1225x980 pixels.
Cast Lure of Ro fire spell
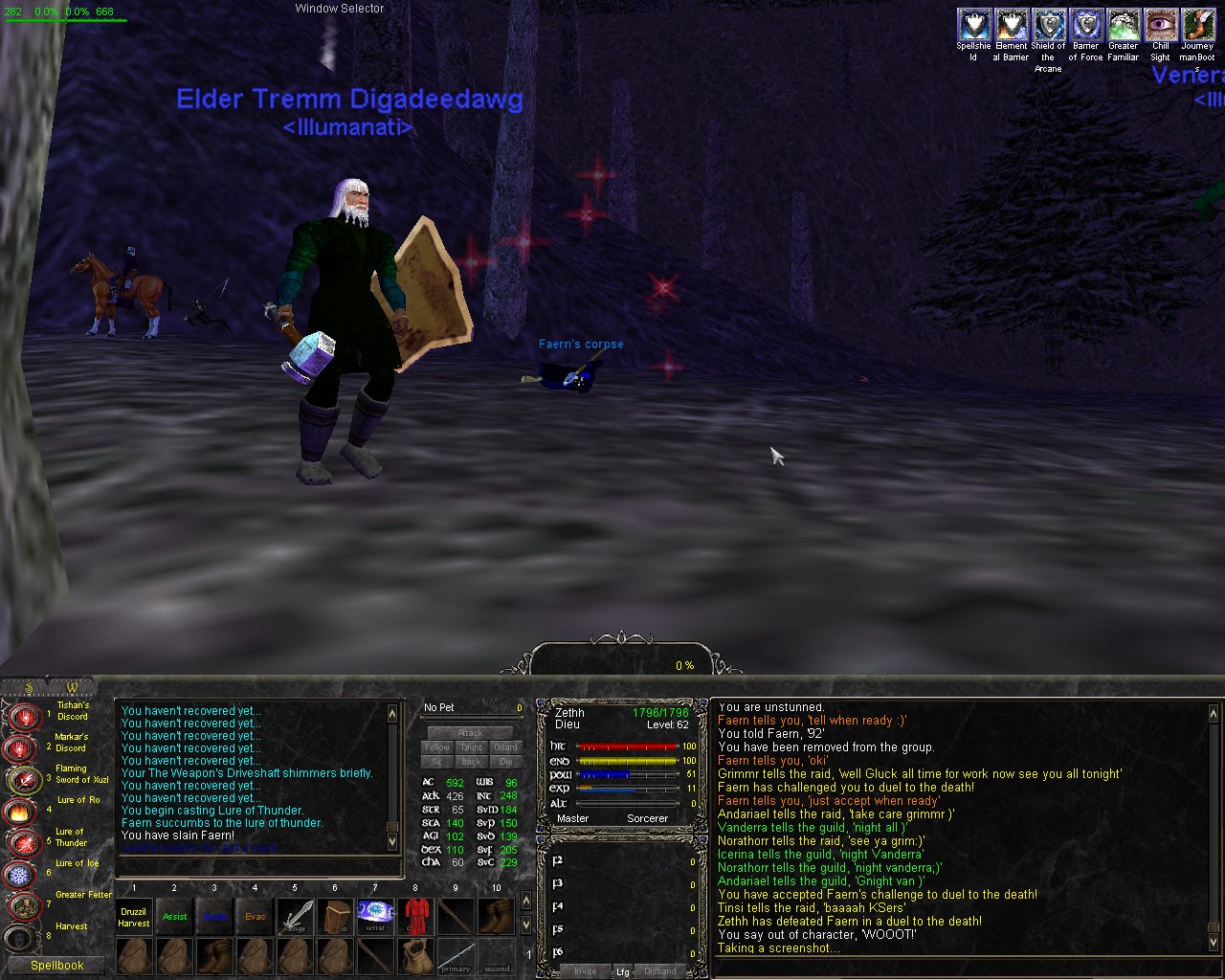(20, 811)
